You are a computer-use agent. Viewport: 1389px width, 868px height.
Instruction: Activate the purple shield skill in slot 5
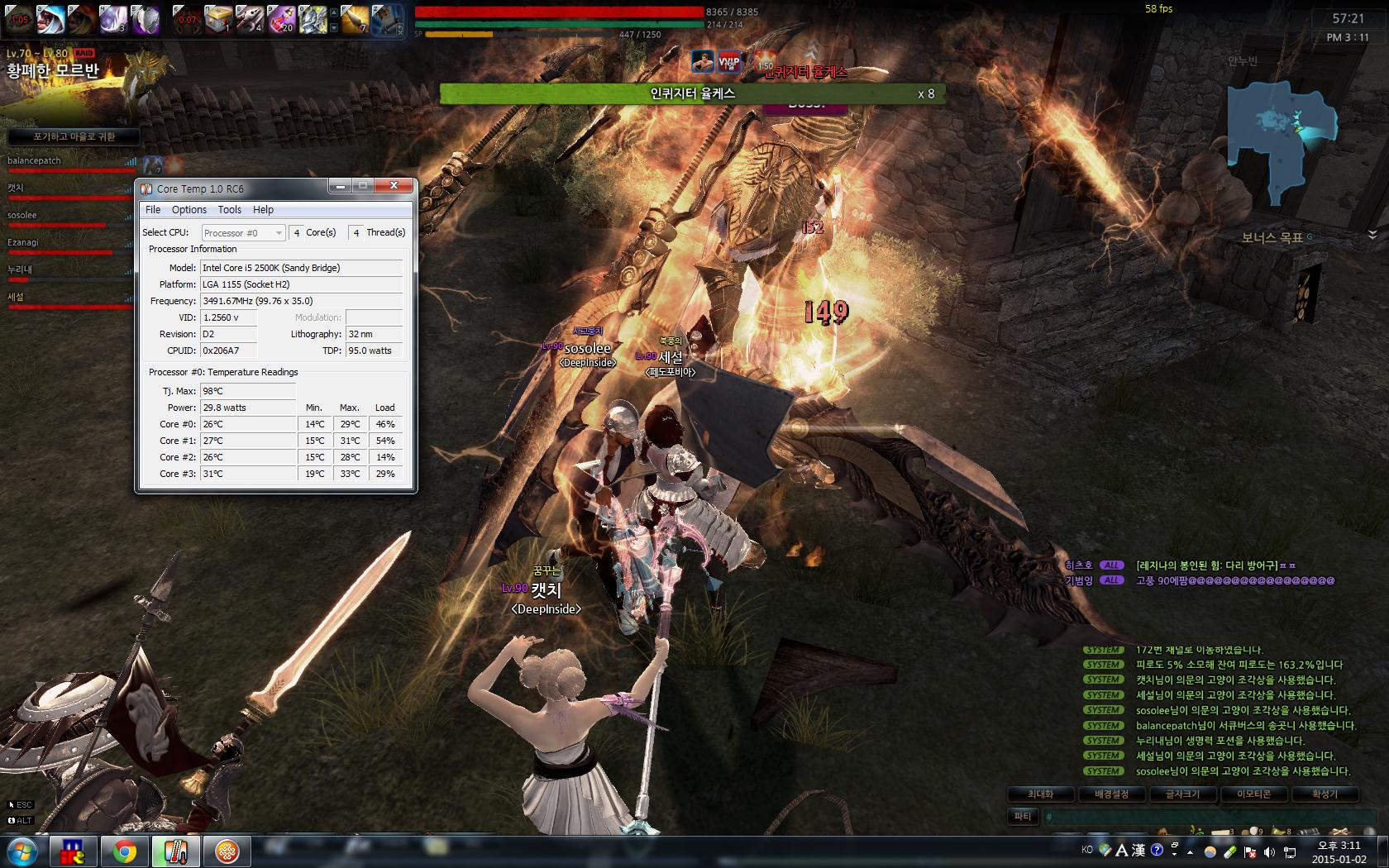[146, 19]
